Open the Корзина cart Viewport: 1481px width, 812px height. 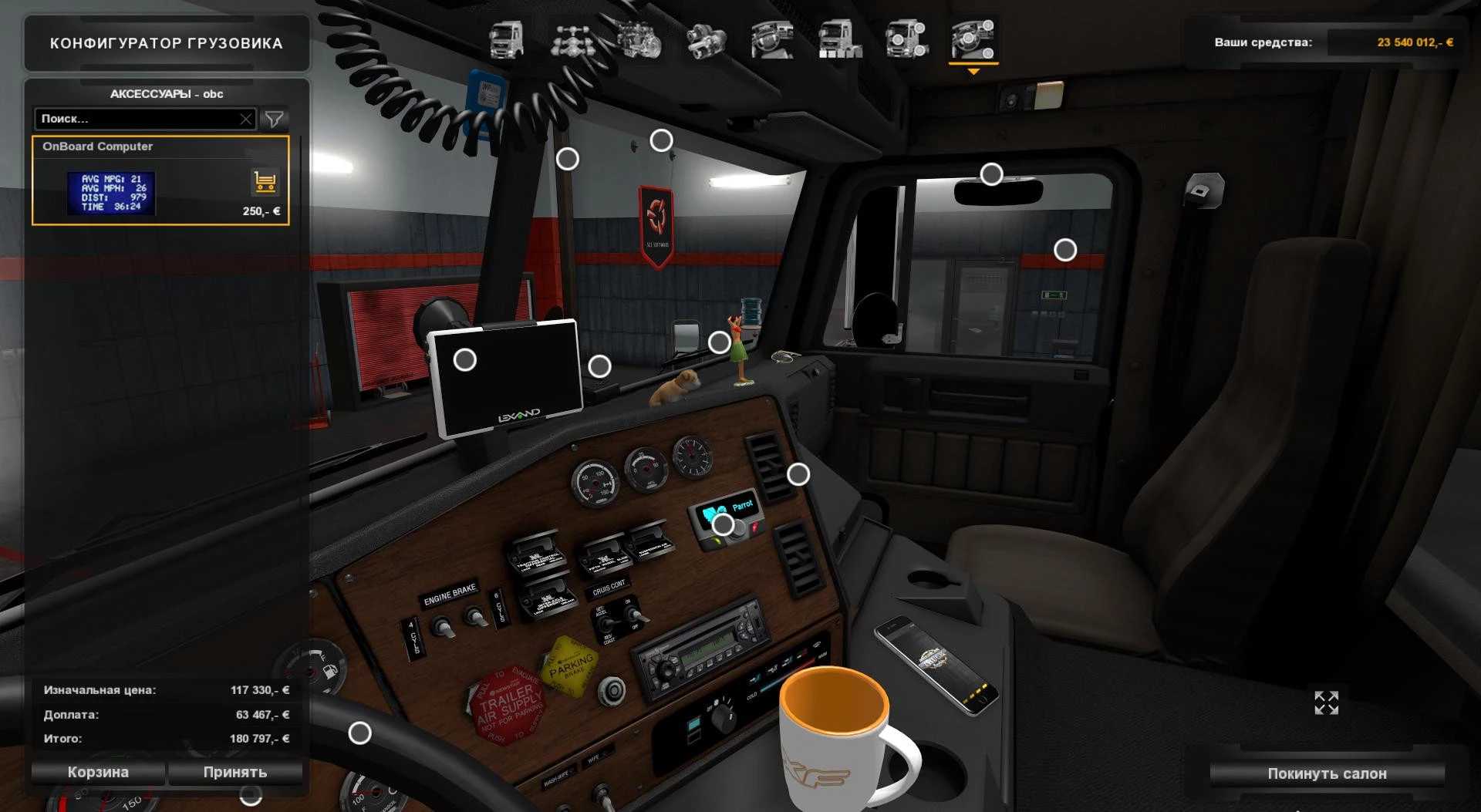point(98,772)
